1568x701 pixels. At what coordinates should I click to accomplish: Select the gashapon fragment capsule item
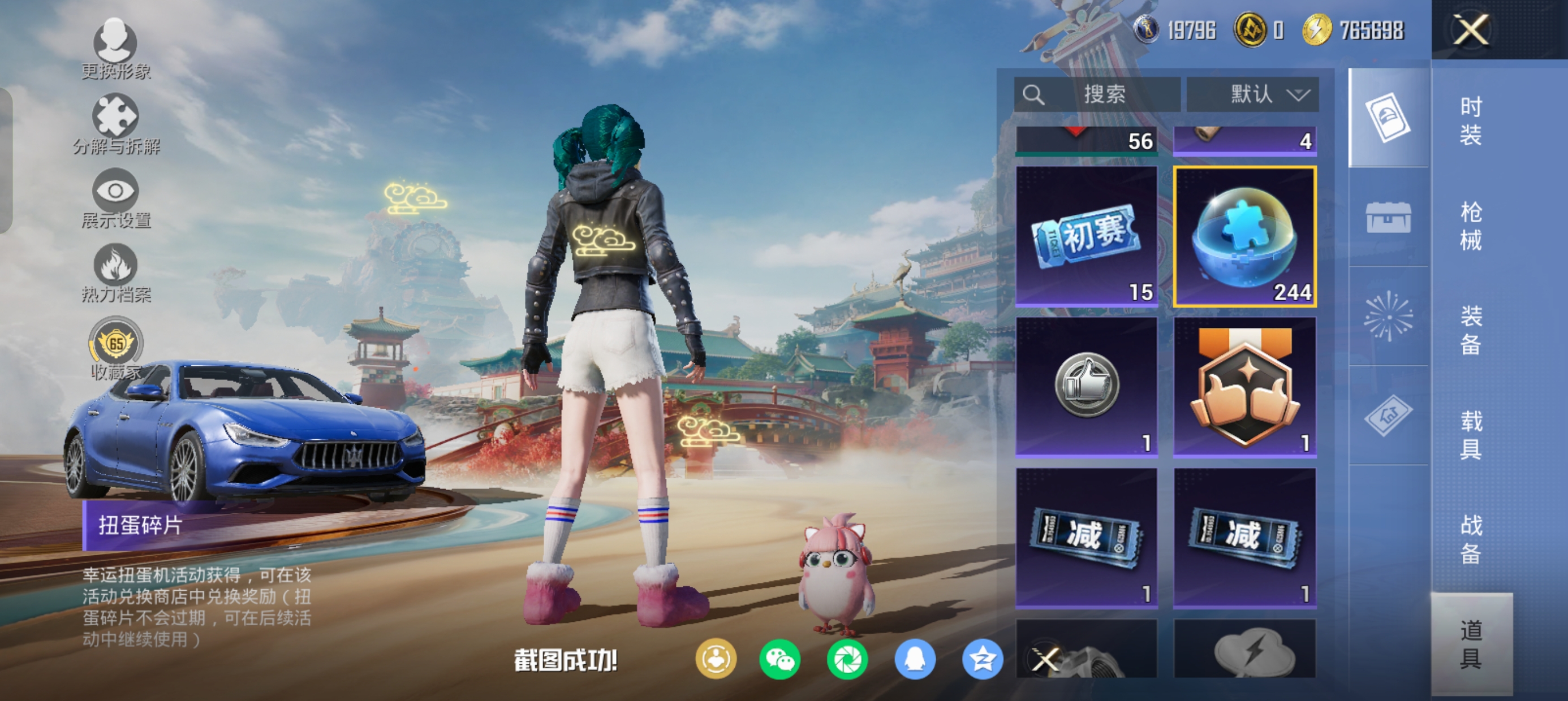click(x=1245, y=236)
